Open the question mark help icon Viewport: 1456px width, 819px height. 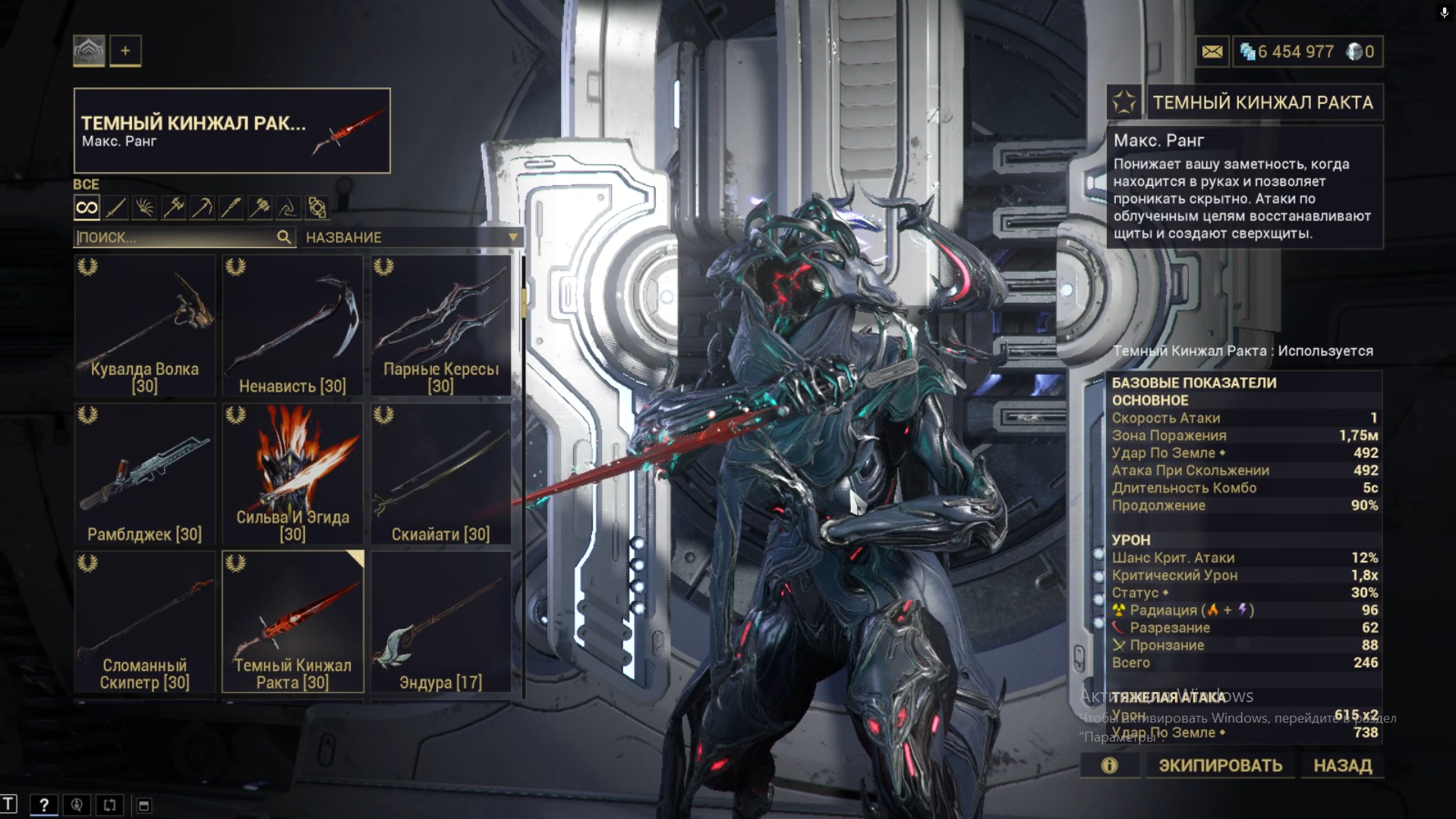(x=44, y=805)
